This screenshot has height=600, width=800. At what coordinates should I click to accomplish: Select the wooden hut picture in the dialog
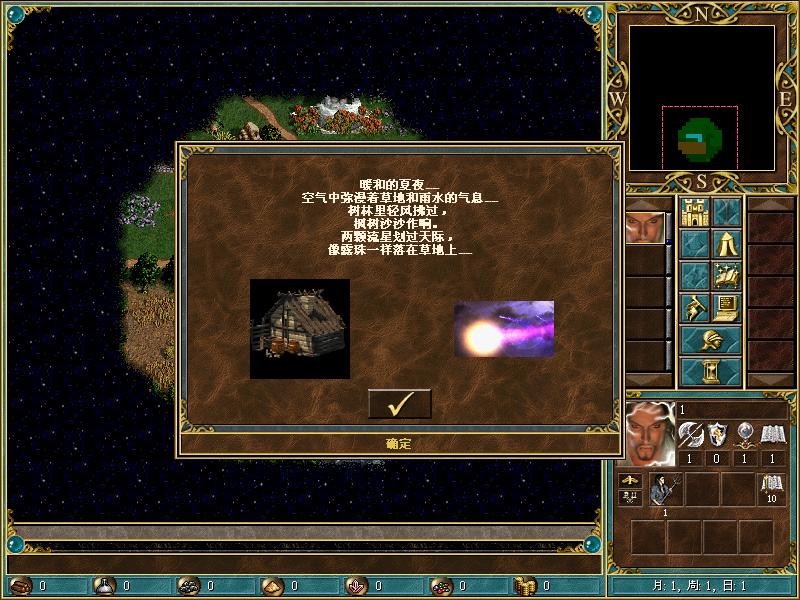300,328
